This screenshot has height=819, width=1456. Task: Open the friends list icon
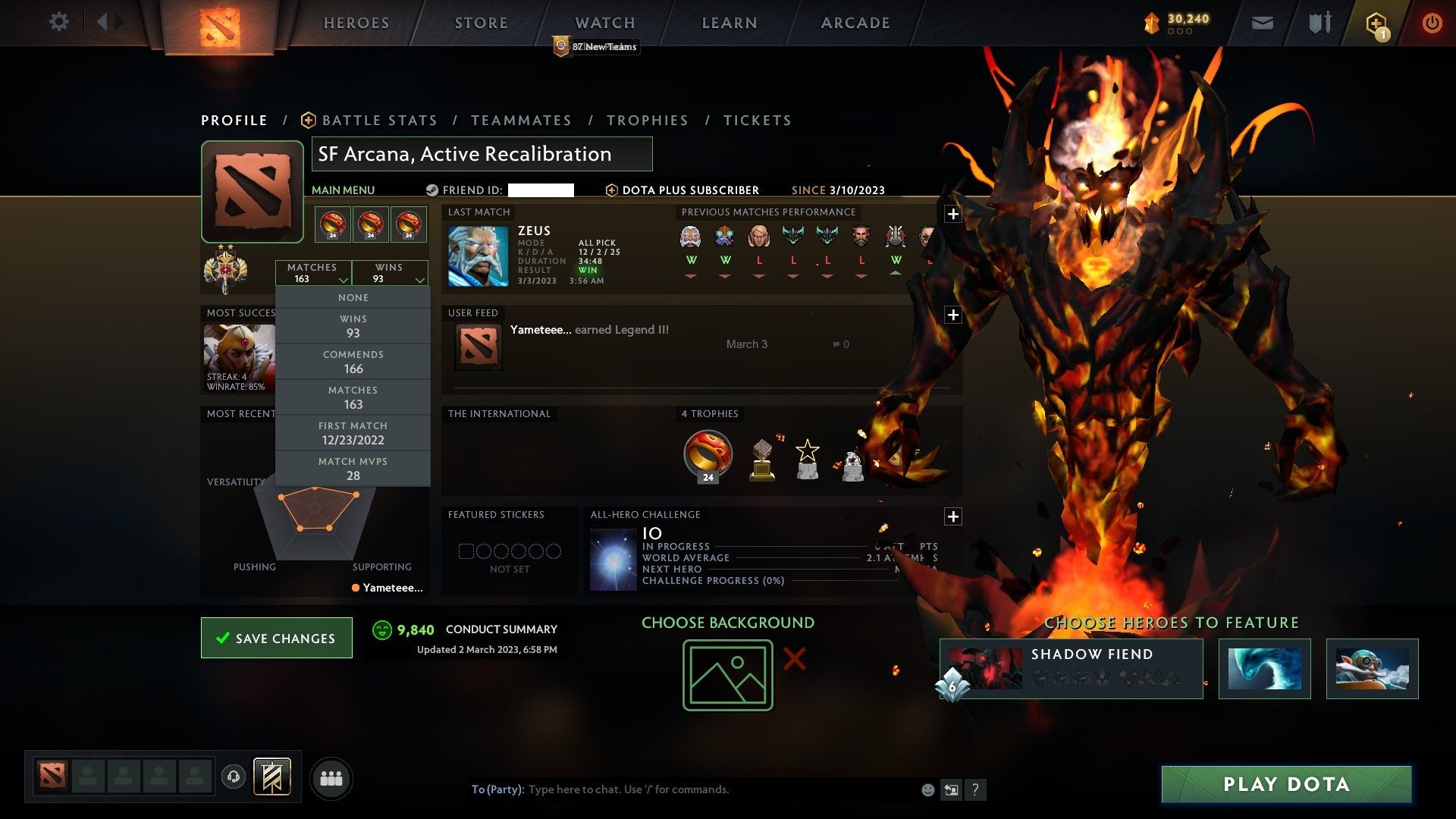click(331, 778)
